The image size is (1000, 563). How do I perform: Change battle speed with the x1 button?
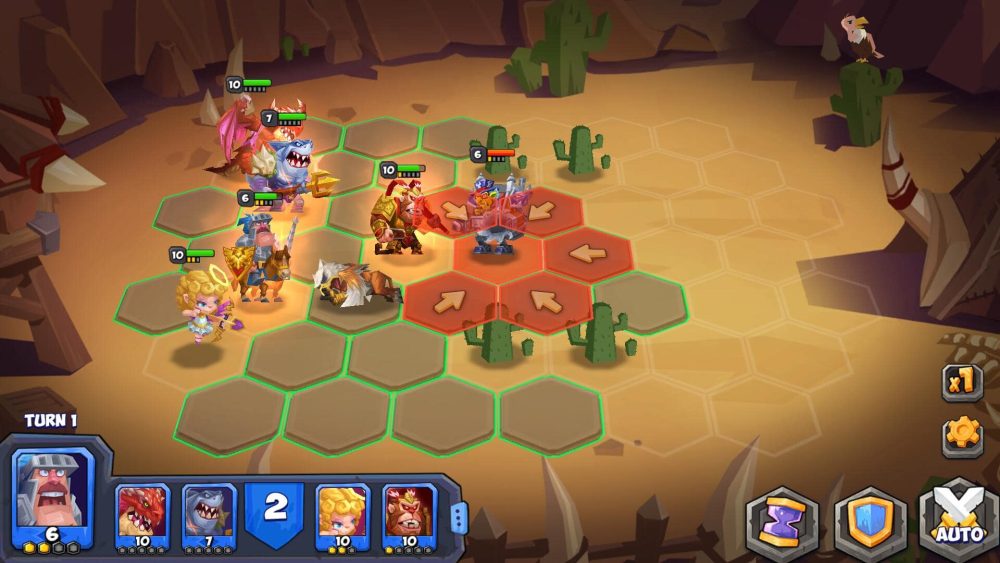[962, 382]
